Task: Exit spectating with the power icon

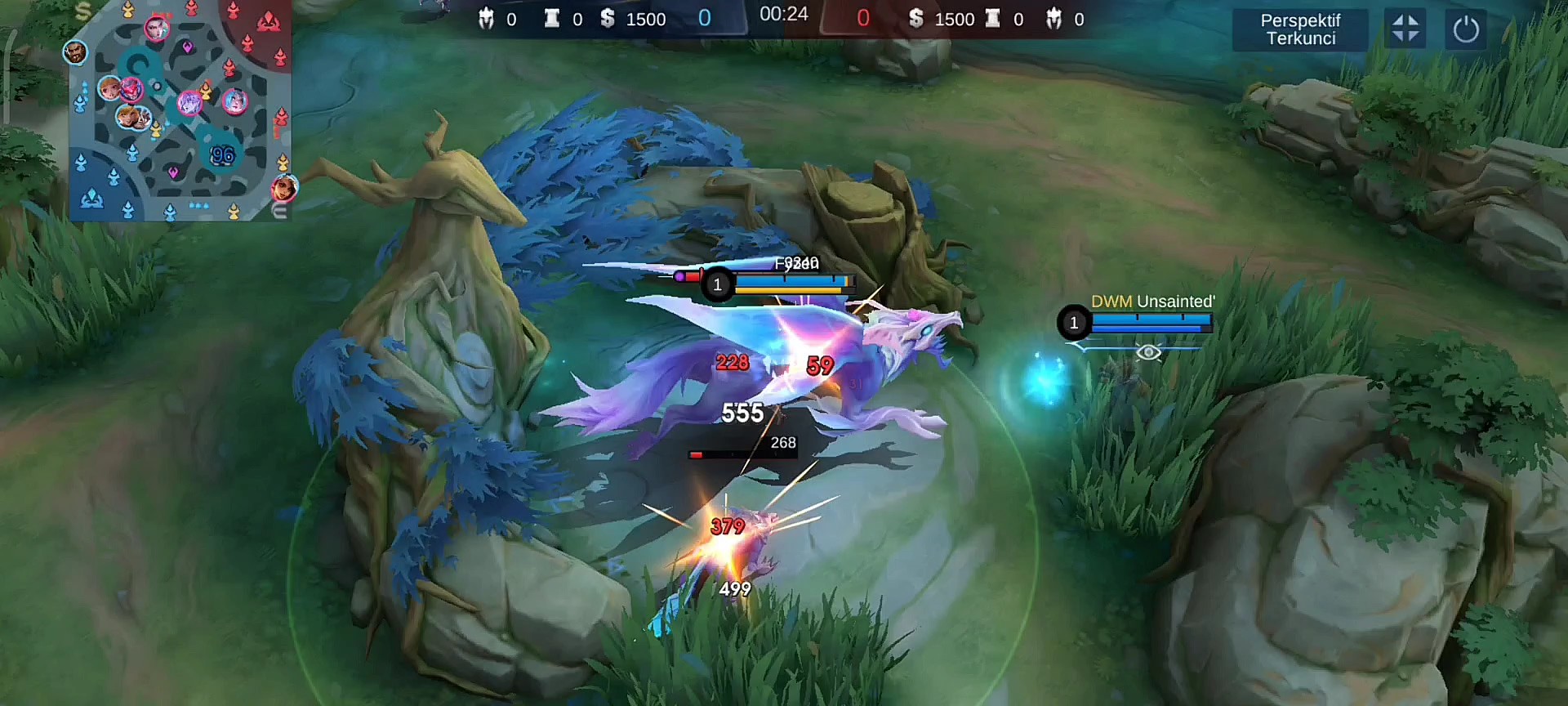Action: pyautogui.click(x=1466, y=29)
